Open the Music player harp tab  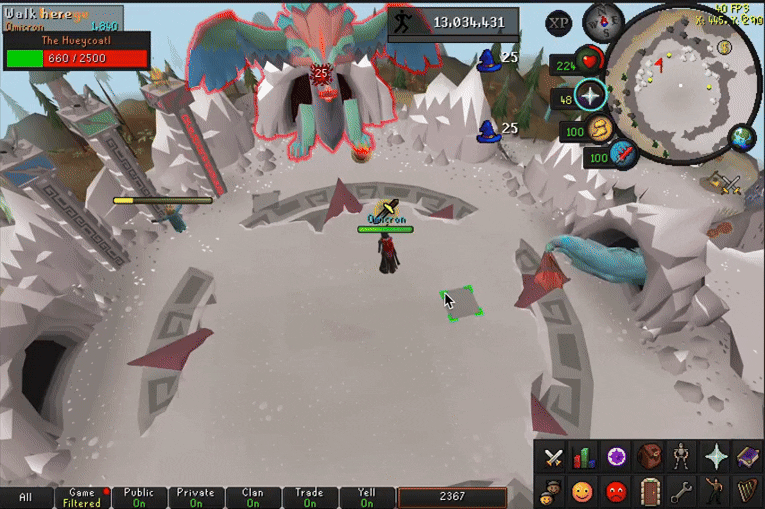click(x=747, y=492)
